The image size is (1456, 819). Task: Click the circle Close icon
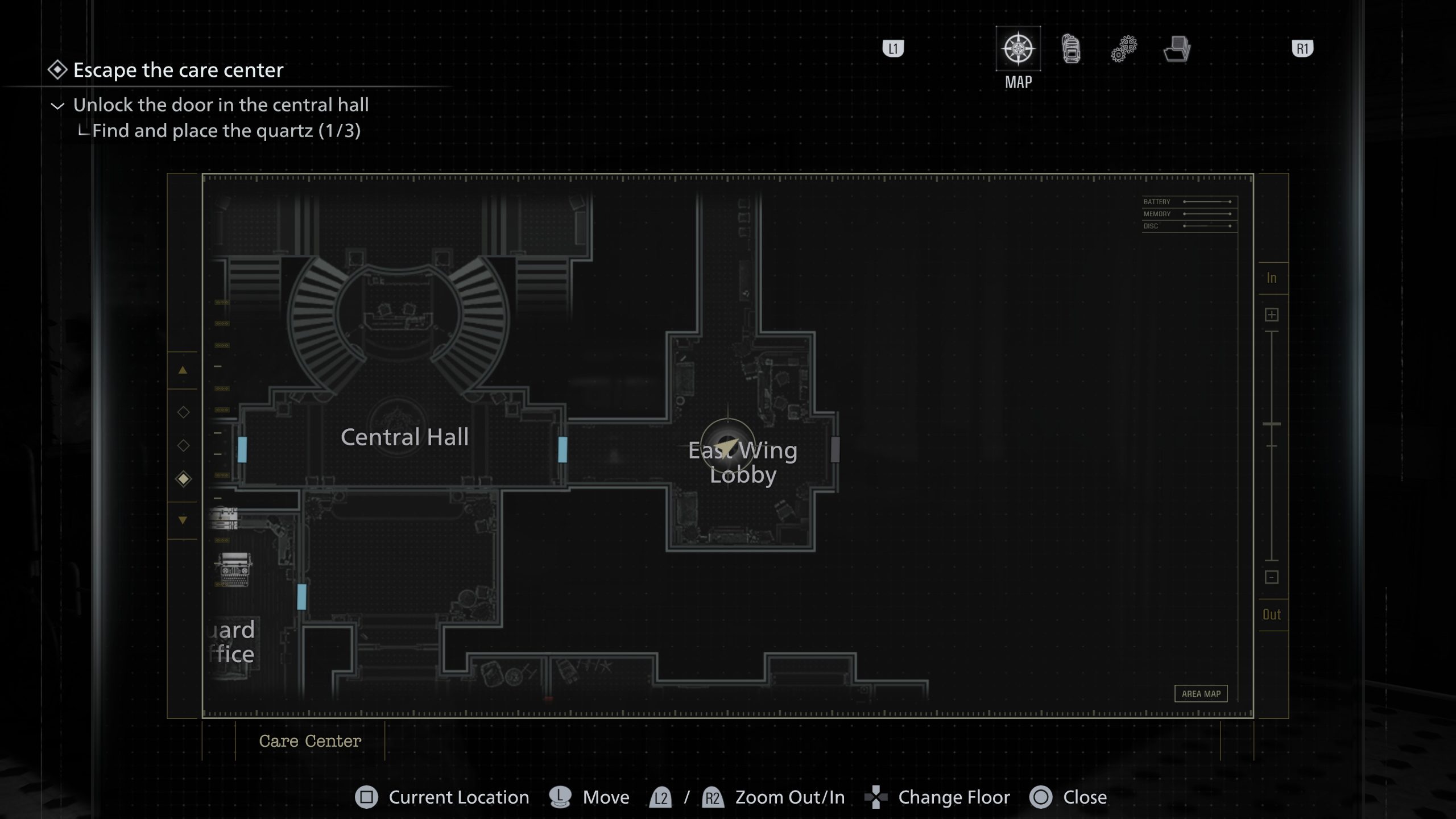(1040, 797)
